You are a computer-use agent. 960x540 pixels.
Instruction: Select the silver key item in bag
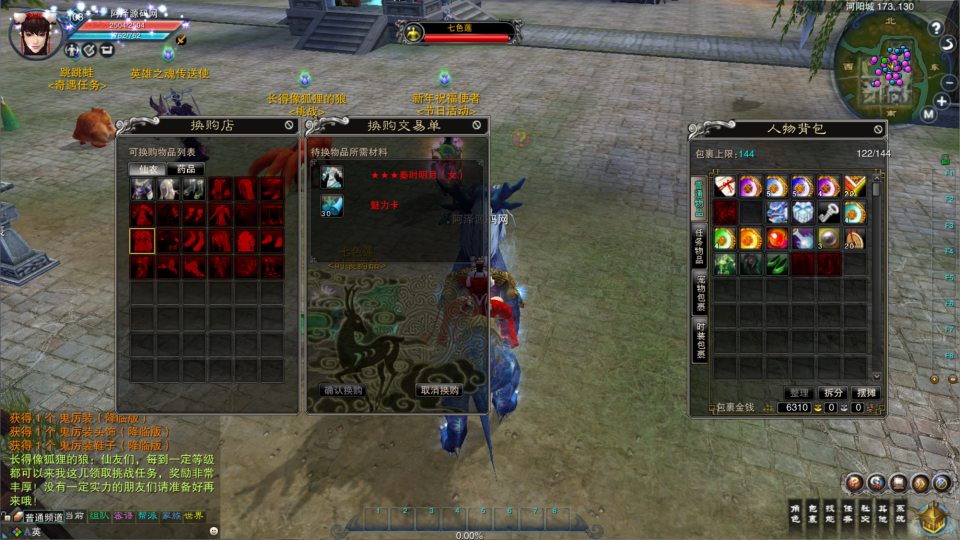point(828,212)
